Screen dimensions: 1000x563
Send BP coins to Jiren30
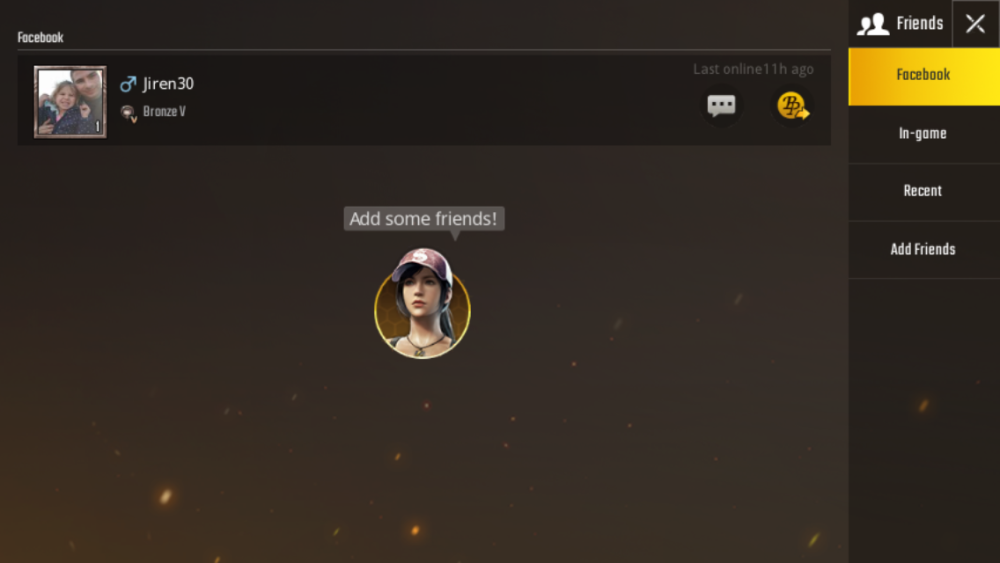pyautogui.click(x=793, y=106)
